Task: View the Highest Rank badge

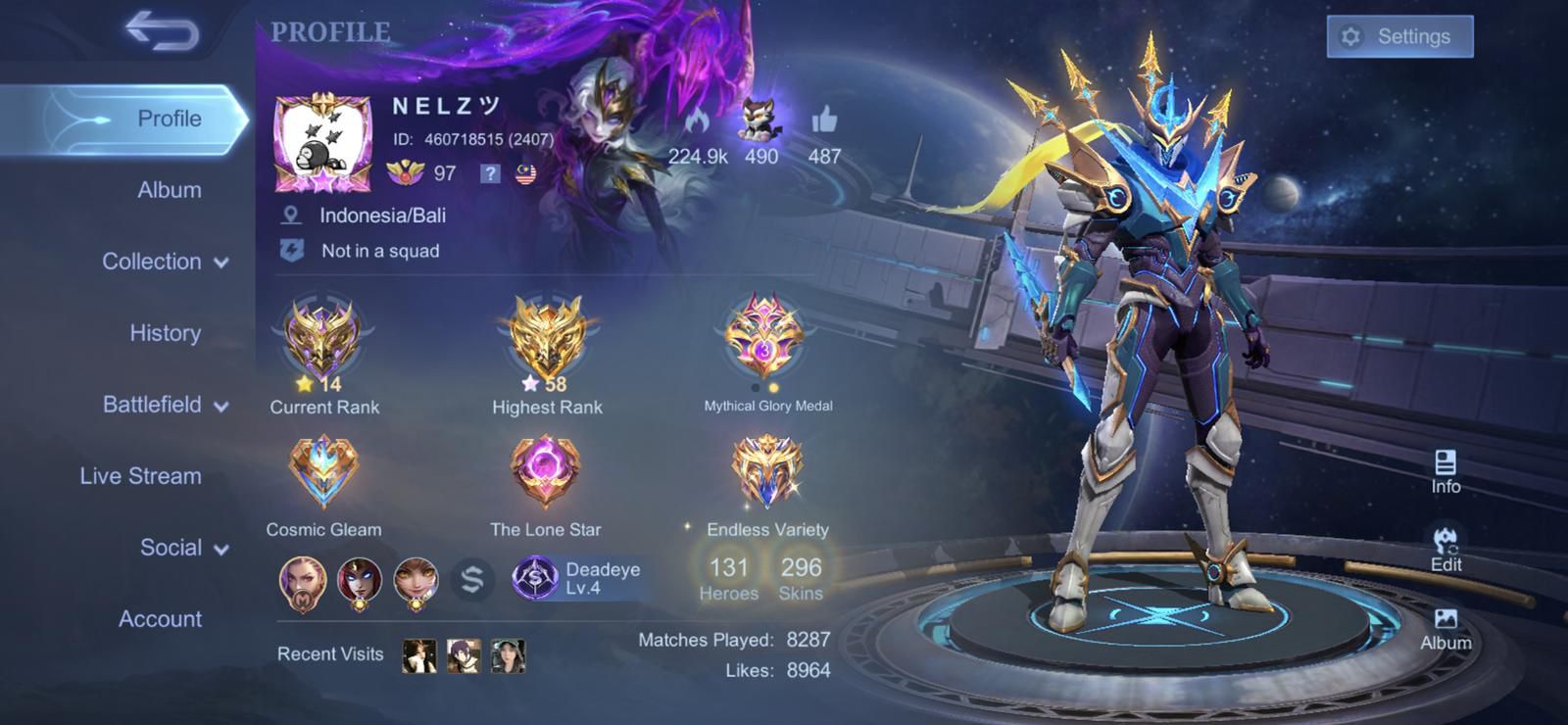Action: click(547, 340)
